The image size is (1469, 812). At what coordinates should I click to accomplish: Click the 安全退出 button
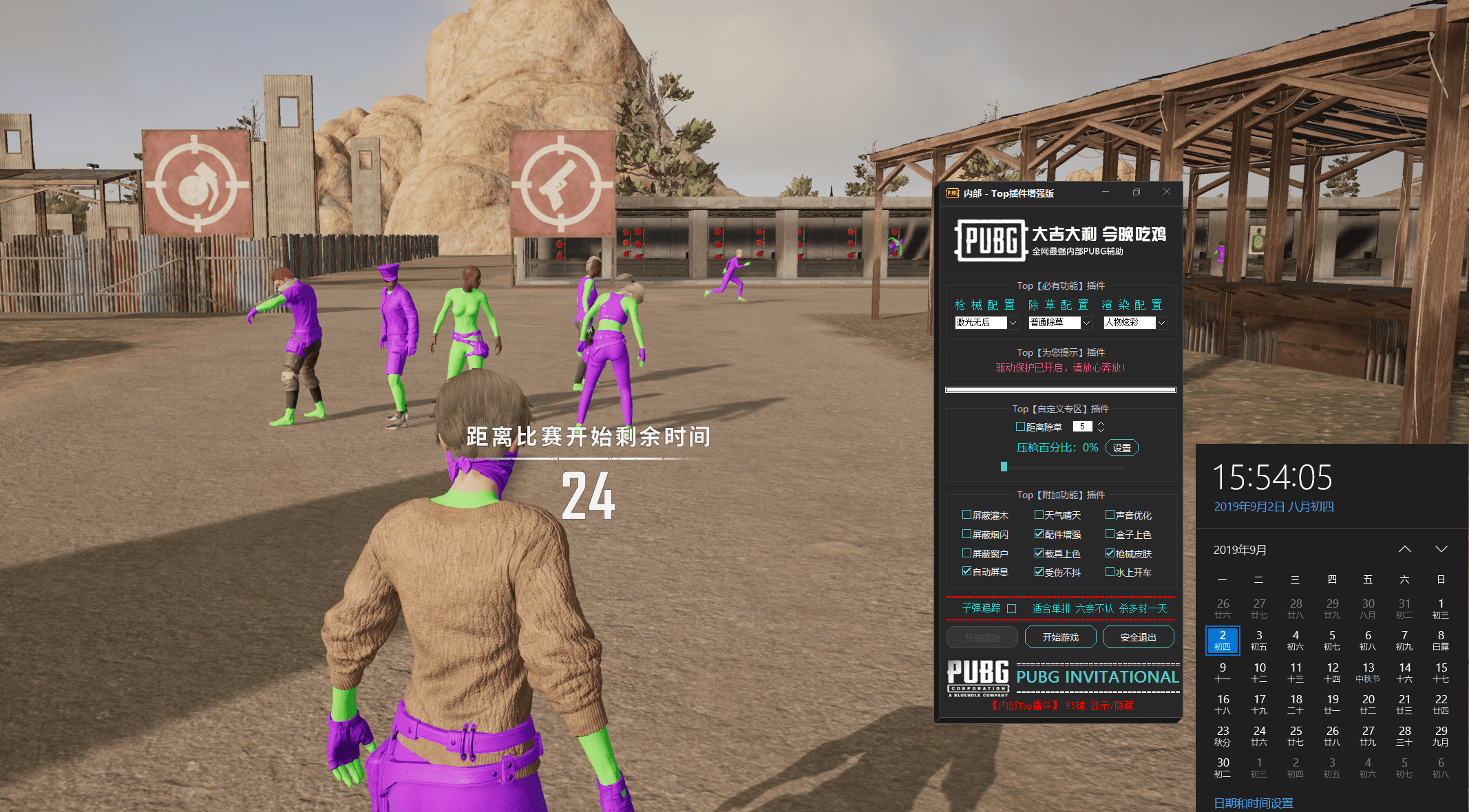click(1138, 637)
